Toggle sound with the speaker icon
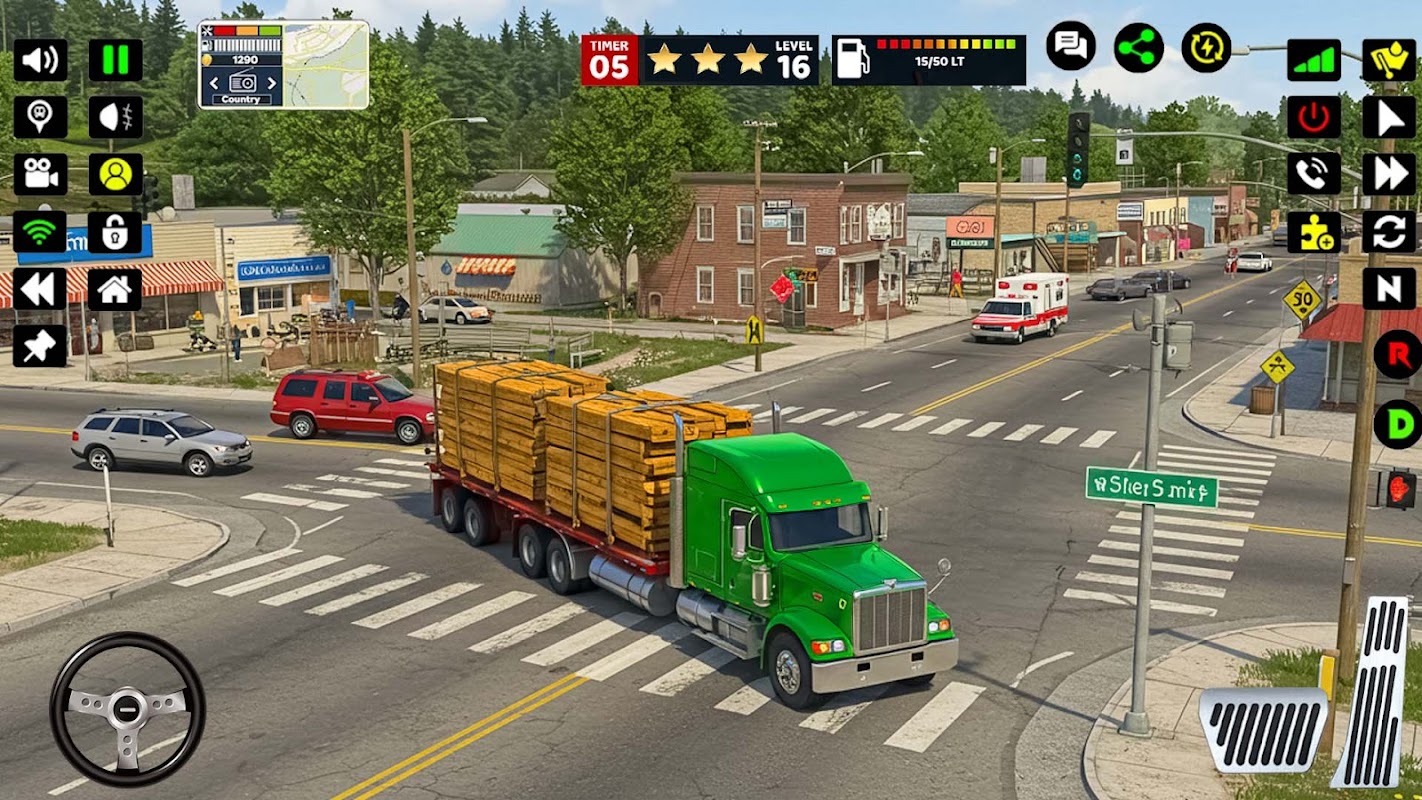This screenshot has height=800, width=1422. [40, 60]
